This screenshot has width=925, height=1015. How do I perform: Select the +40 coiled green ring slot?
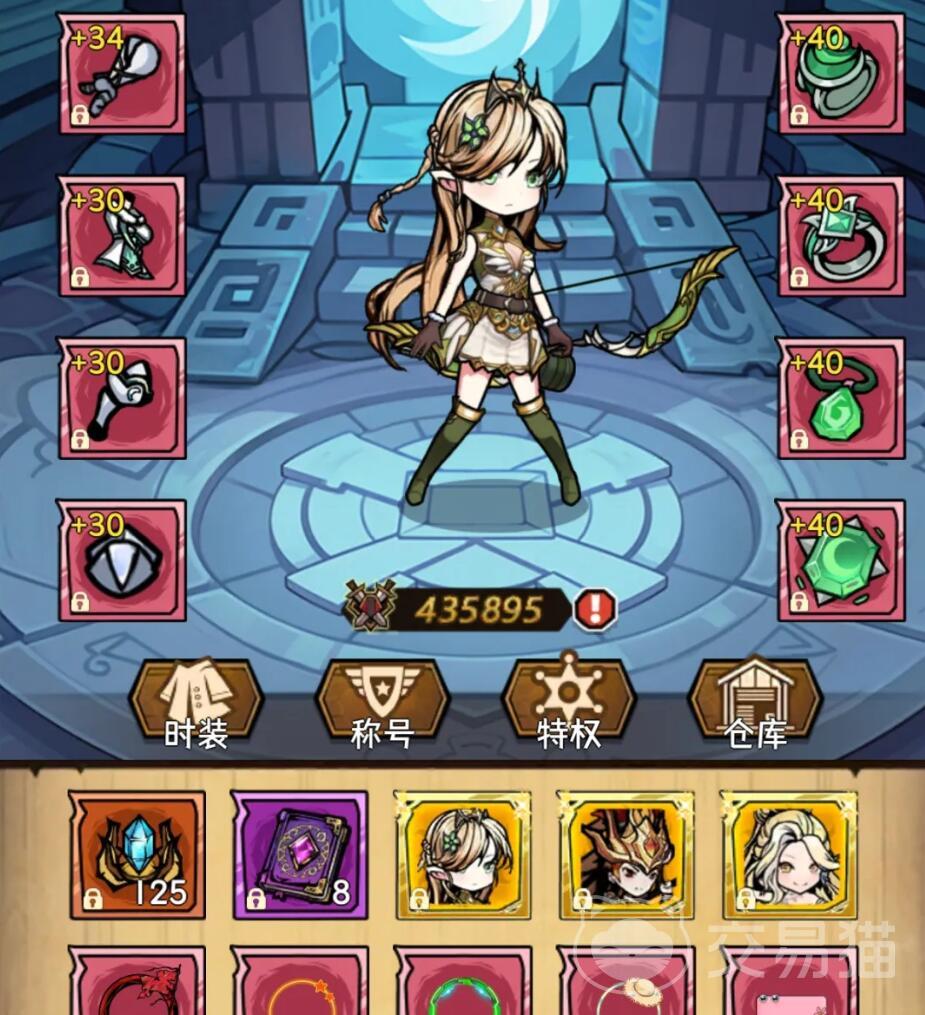[x=840, y=73]
